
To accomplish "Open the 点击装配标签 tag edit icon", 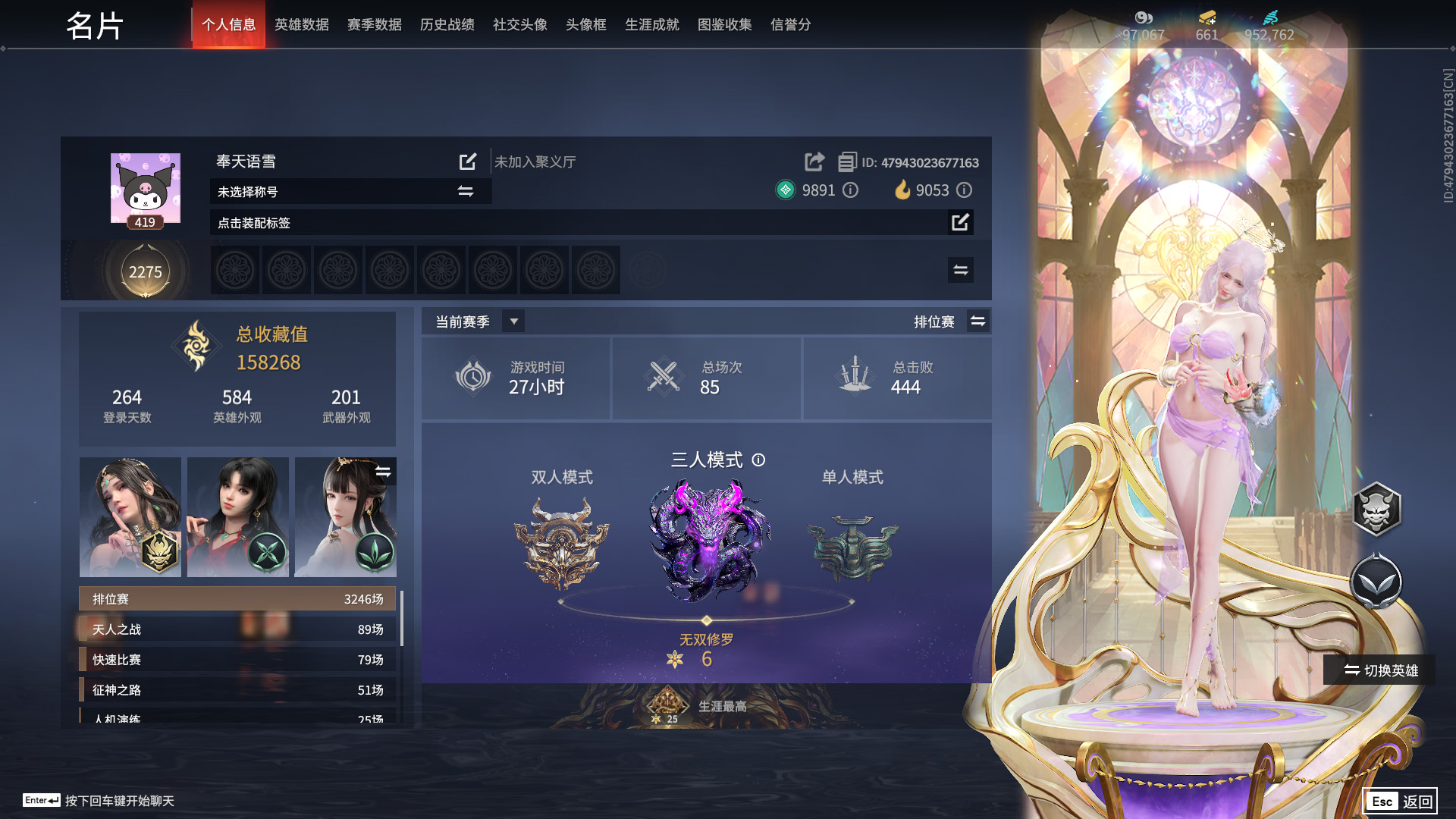I will 959,222.
